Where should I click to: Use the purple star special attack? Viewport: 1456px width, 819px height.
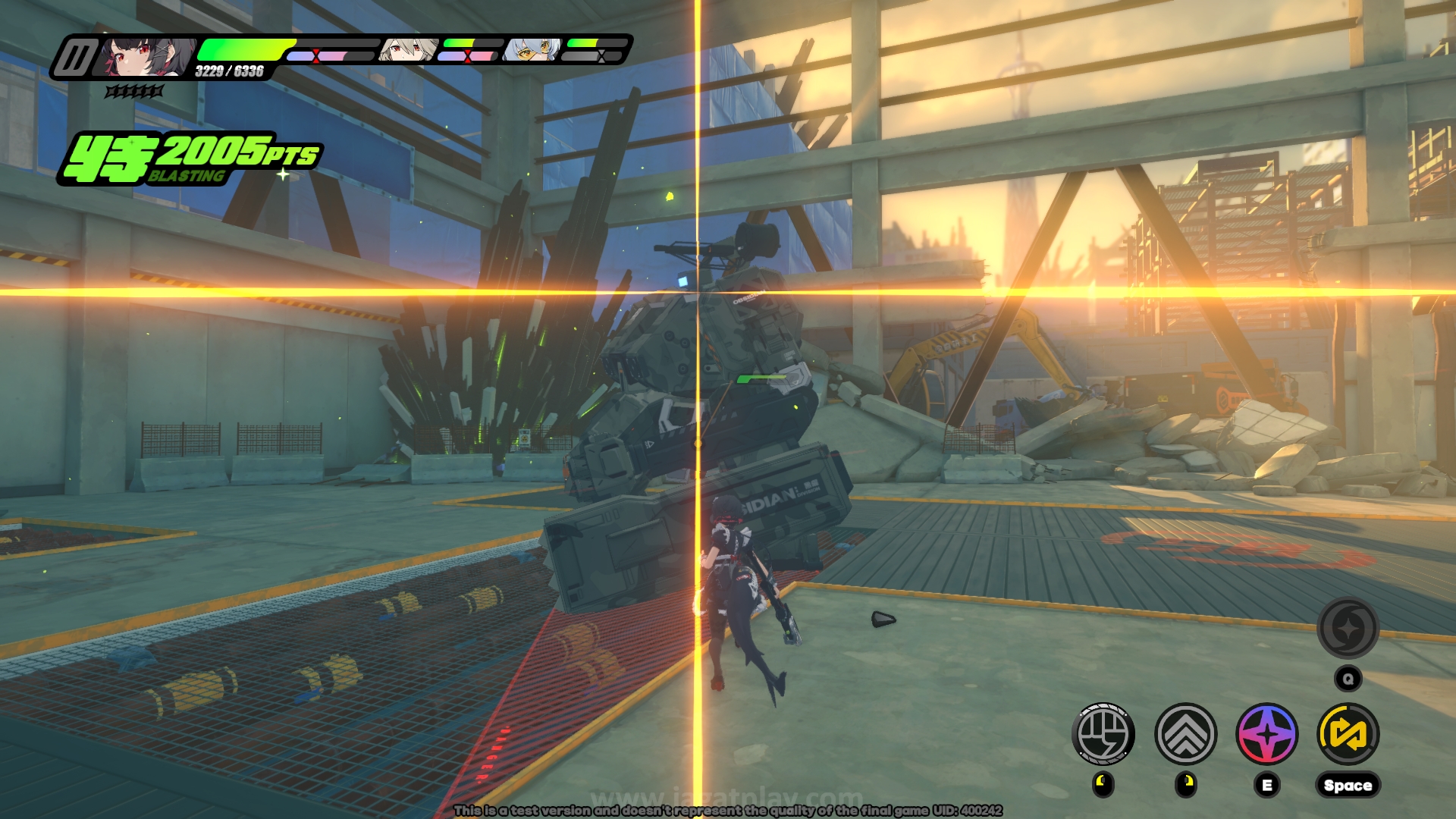point(1266,733)
